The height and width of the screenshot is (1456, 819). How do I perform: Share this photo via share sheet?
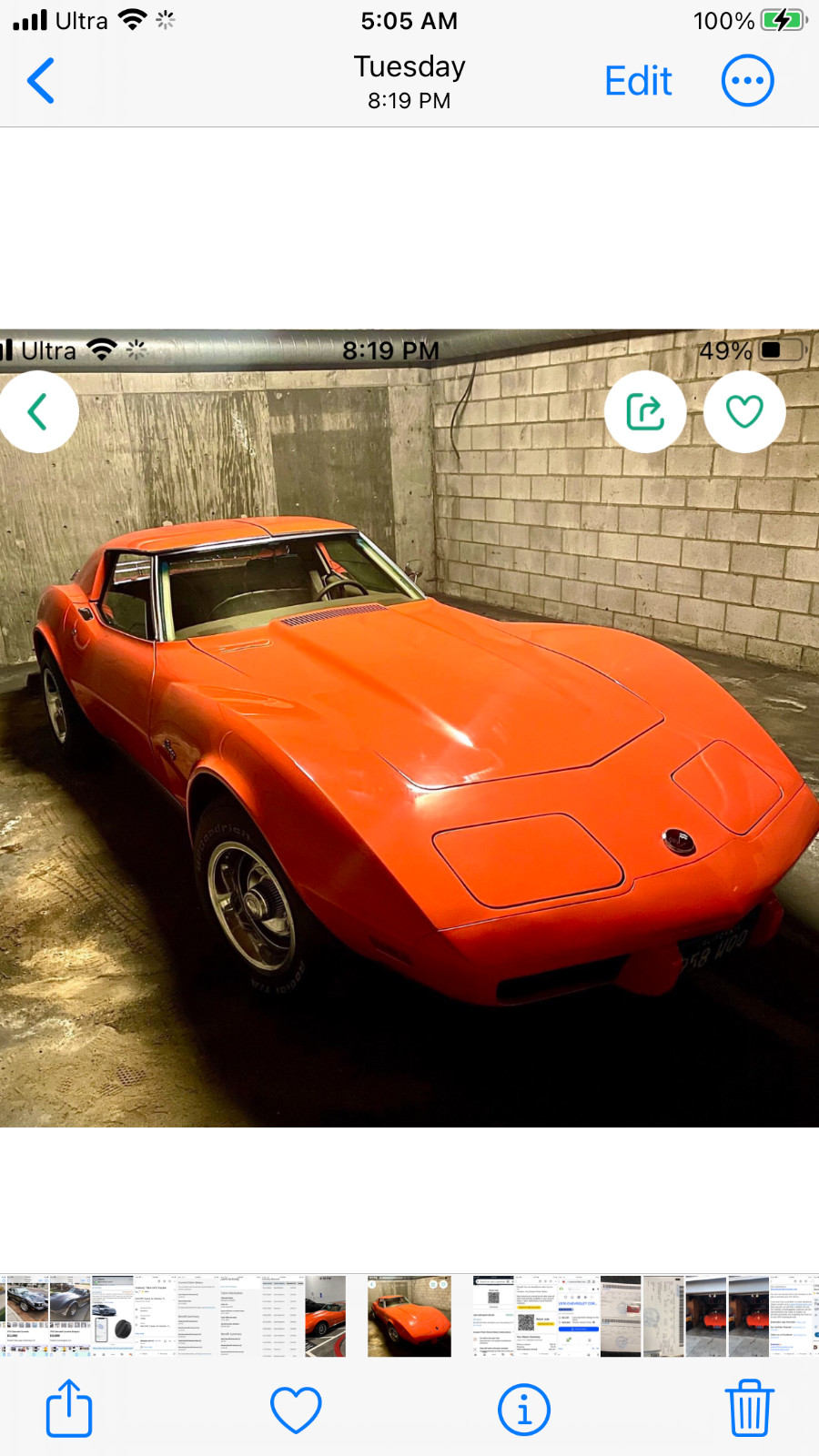click(69, 1409)
